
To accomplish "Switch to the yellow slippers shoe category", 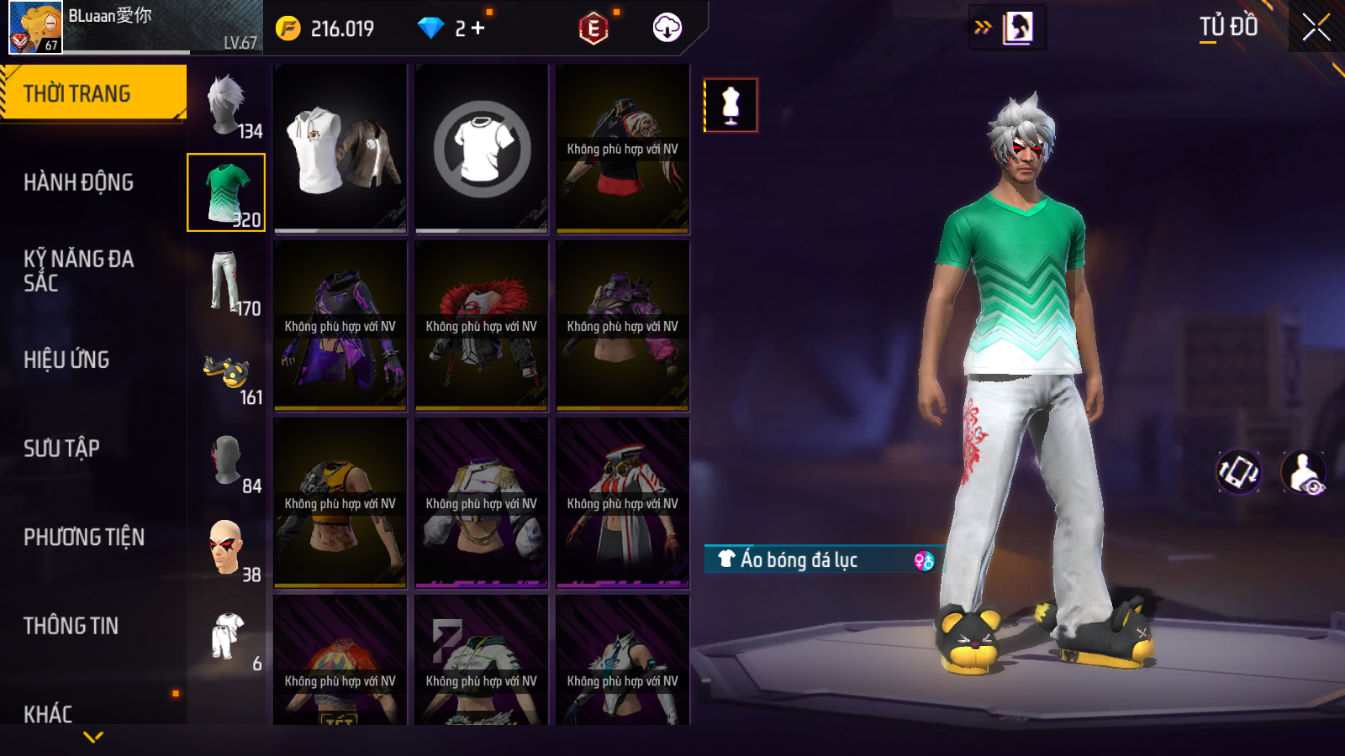I will [227, 372].
